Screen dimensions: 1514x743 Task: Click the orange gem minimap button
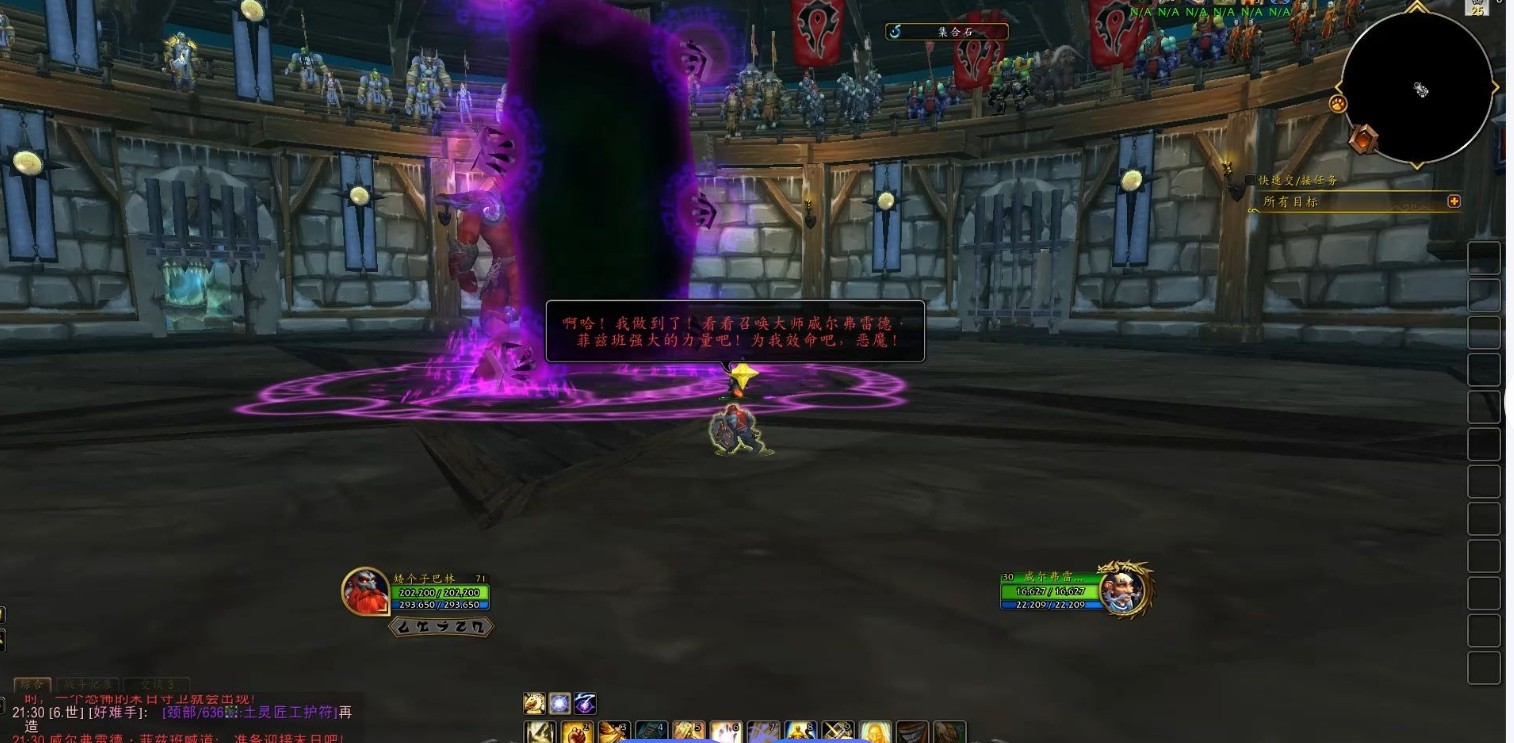click(1363, 139)
